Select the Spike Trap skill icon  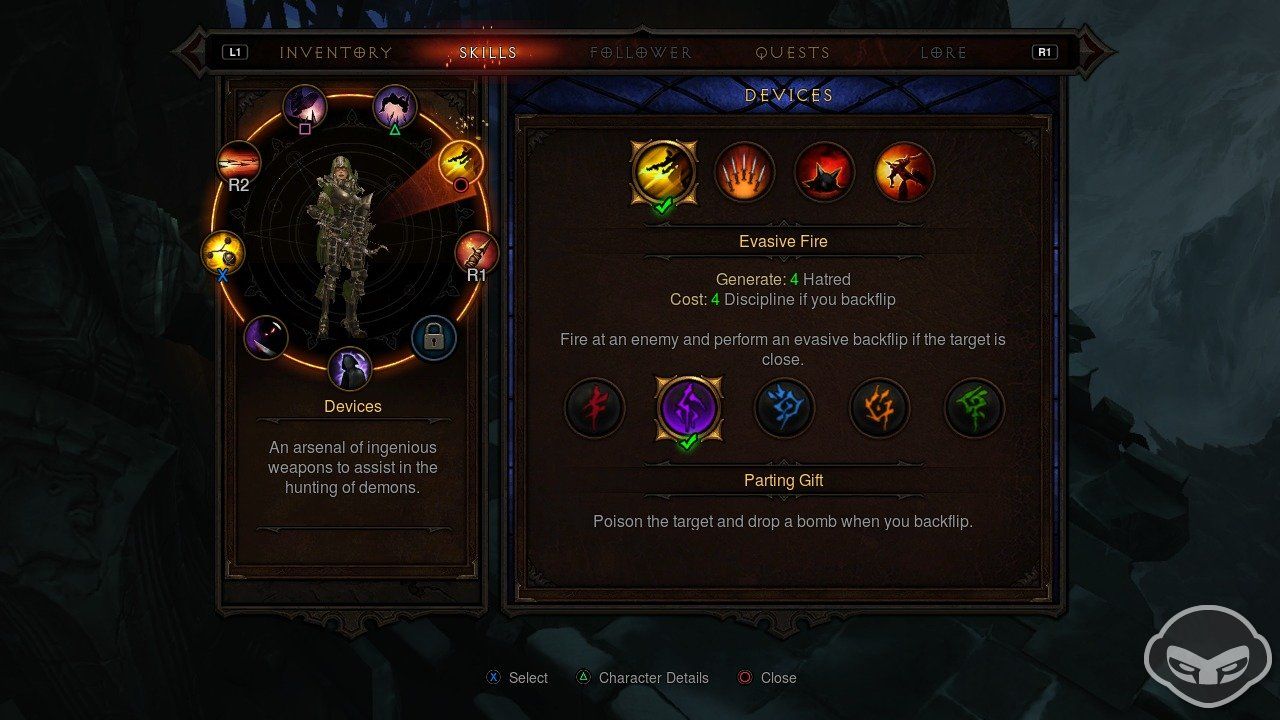click(x=823, y=172)
